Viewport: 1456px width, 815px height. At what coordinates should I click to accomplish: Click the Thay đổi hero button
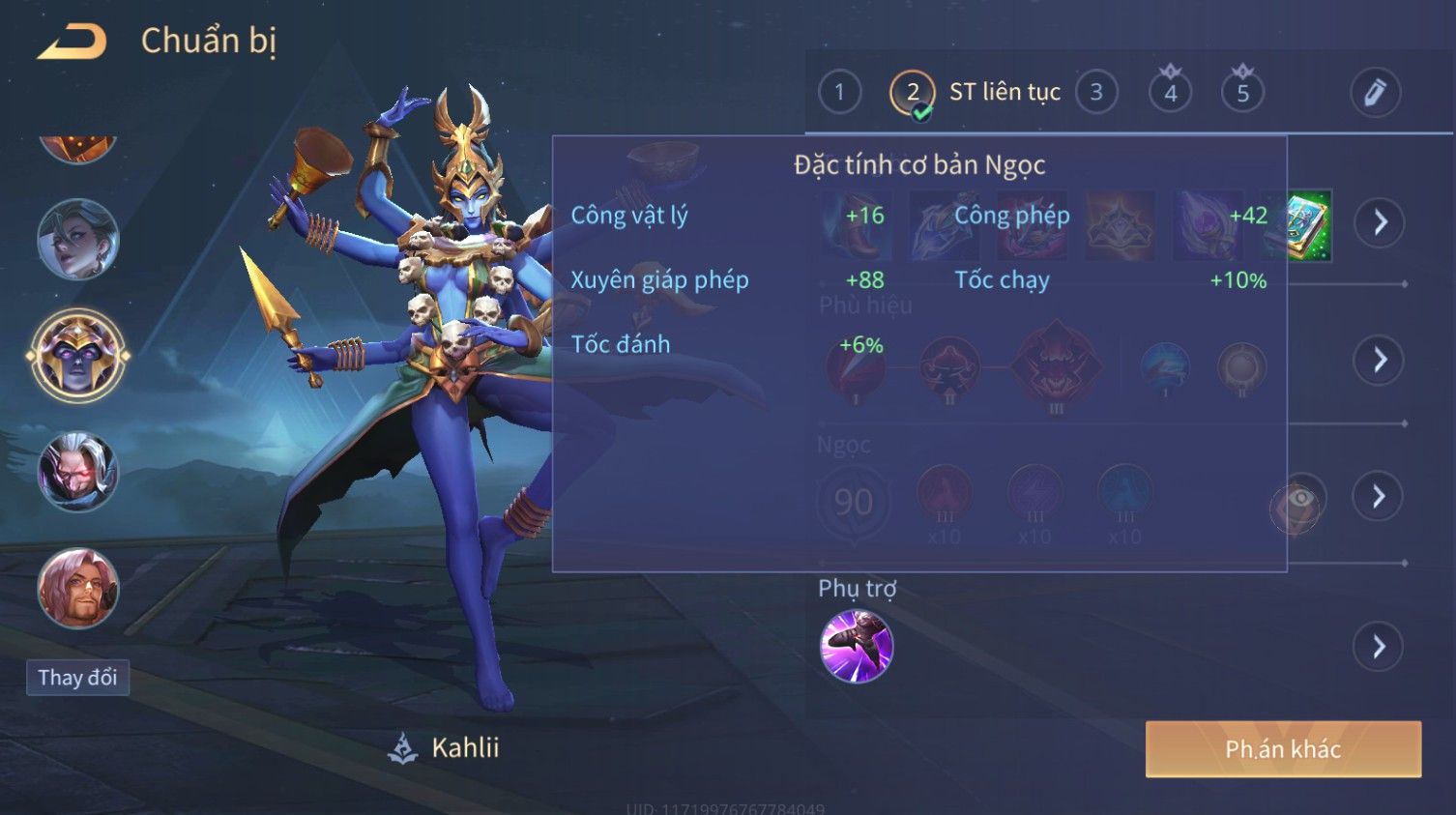[x=77, y=678]
